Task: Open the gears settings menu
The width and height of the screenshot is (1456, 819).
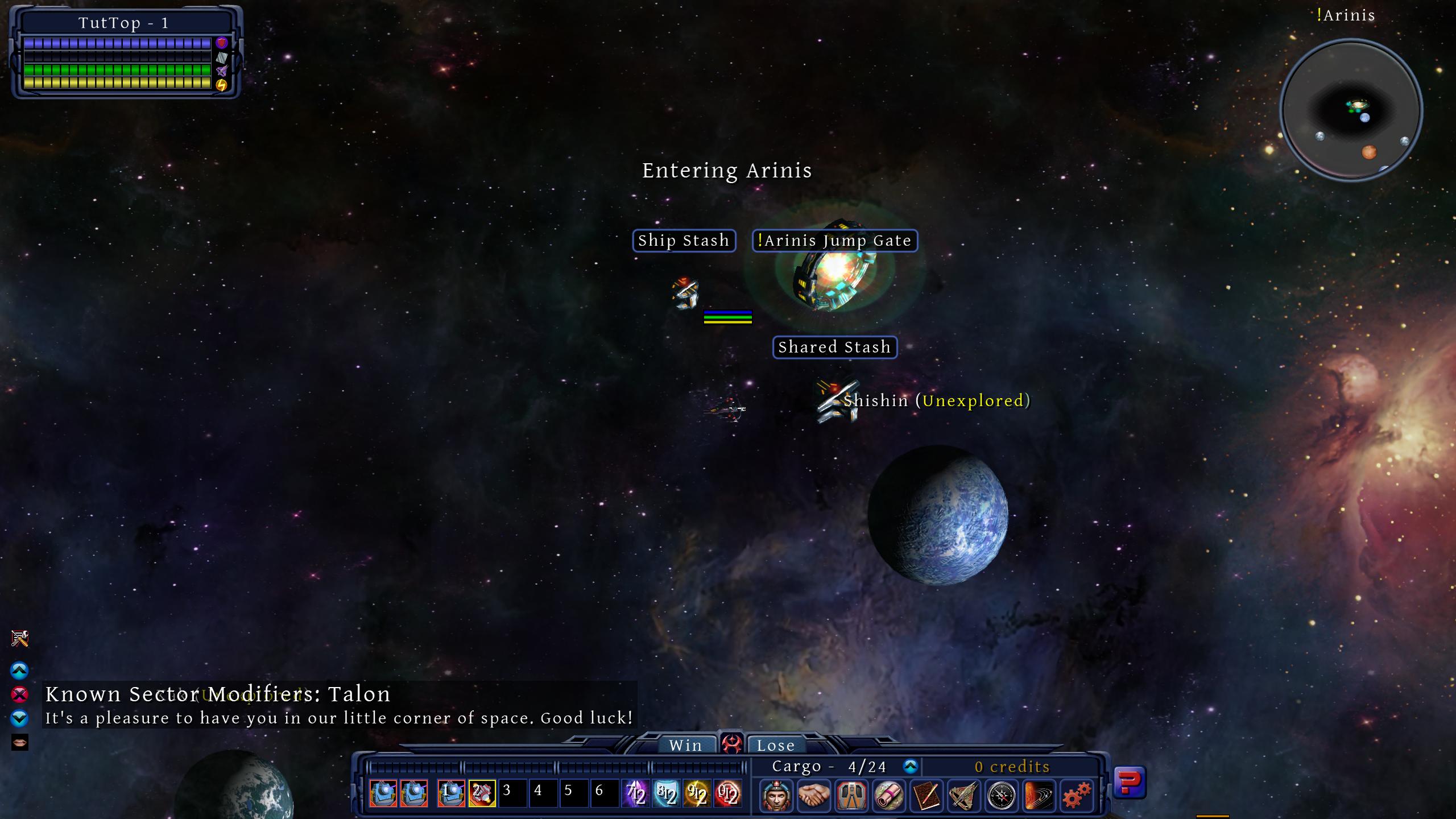Action: [x=1077, y=795]
